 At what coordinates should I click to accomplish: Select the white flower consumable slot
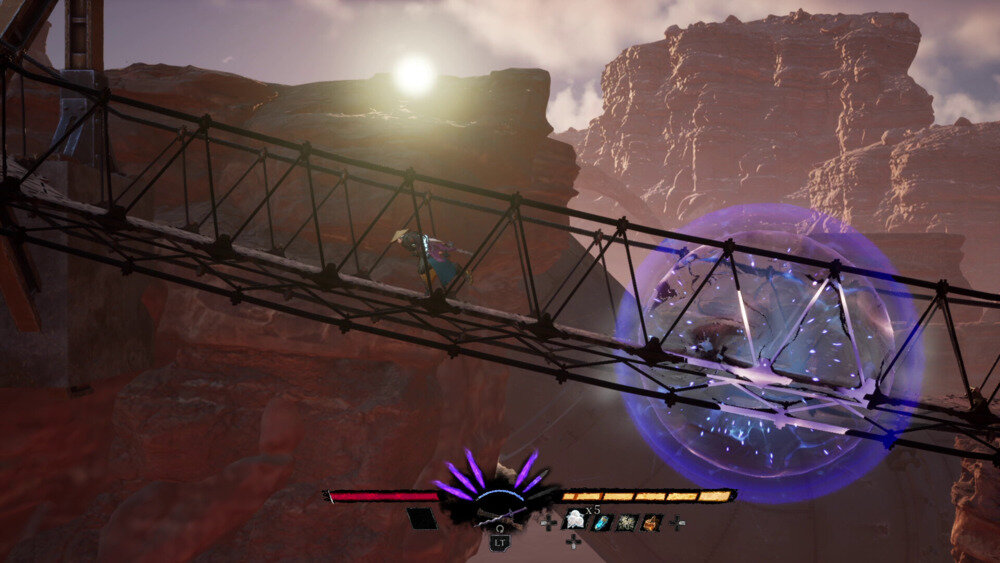tap(575, 519)
